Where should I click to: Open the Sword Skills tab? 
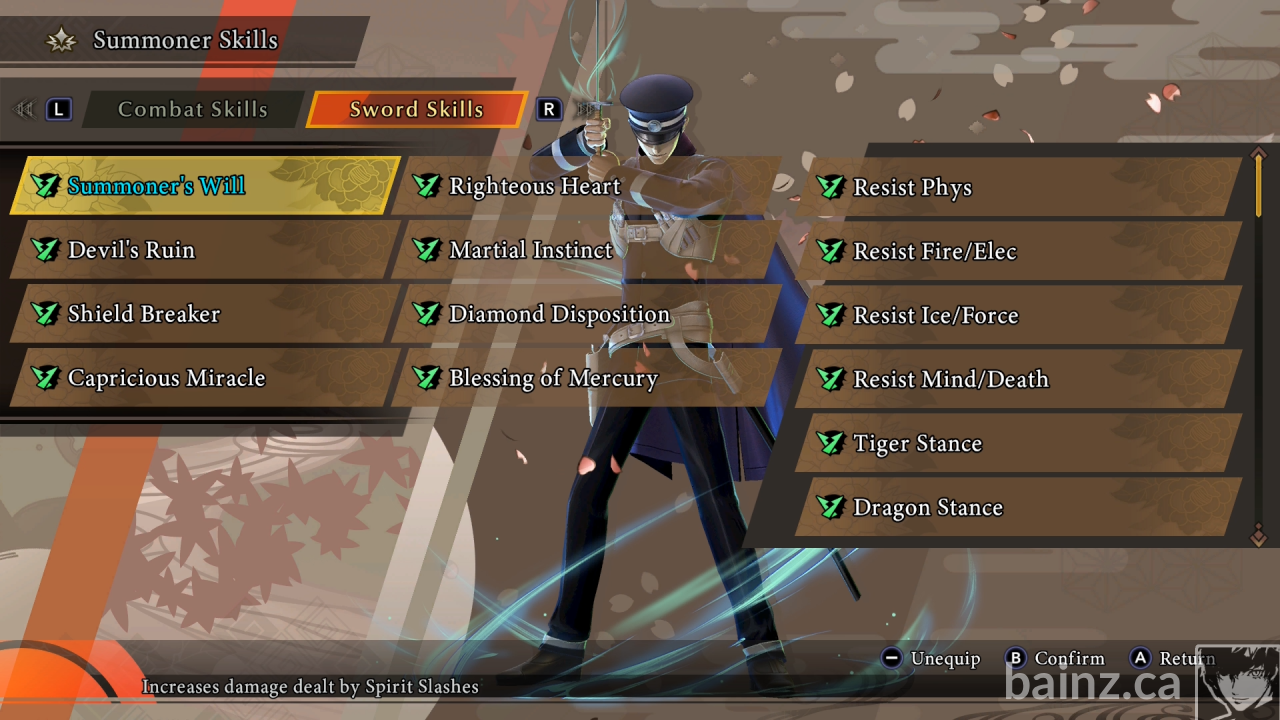(416, 110)
